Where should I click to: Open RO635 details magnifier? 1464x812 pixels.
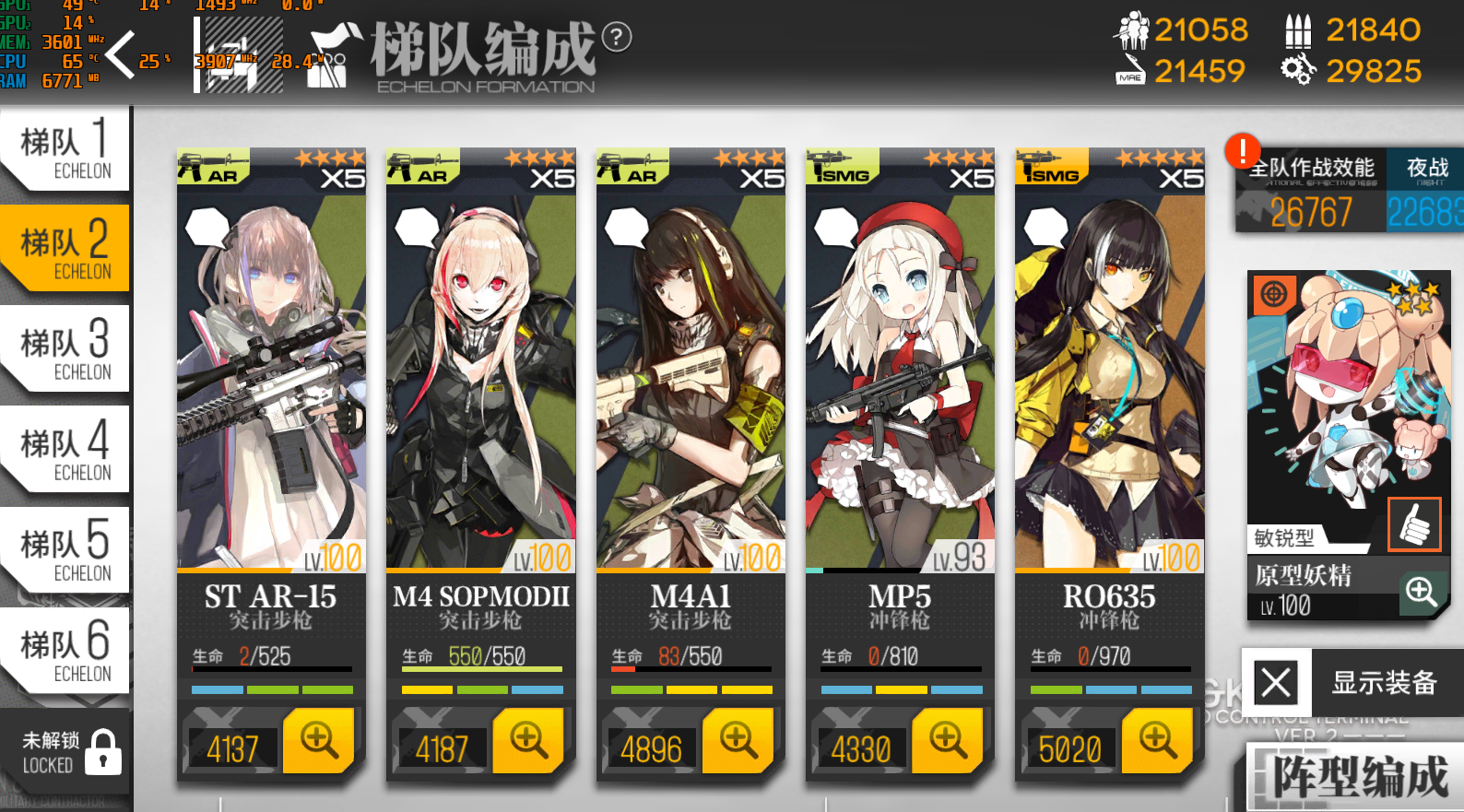tap(1157, 740)
